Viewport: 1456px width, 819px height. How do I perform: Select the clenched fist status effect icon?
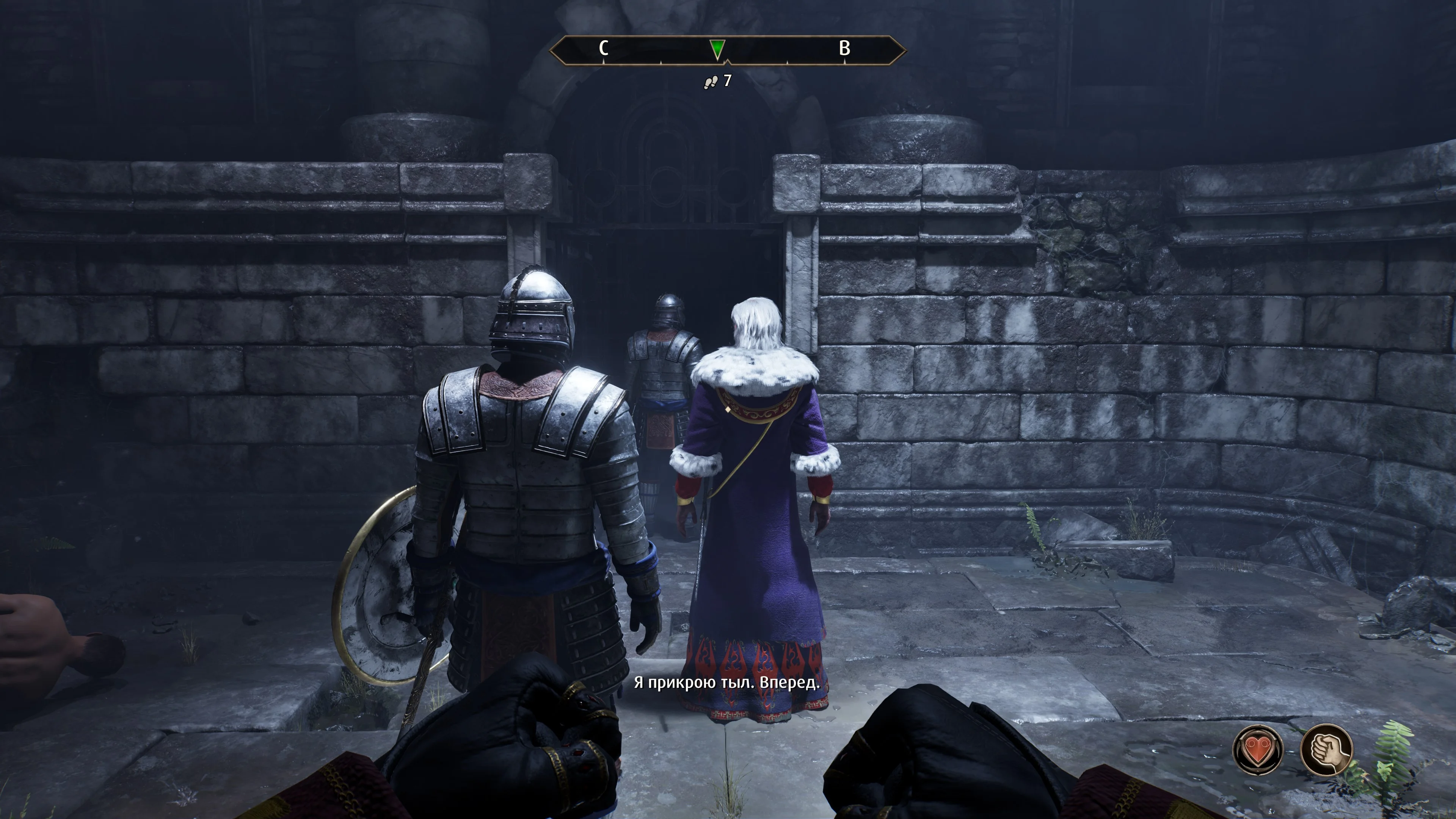(1326, 750)
